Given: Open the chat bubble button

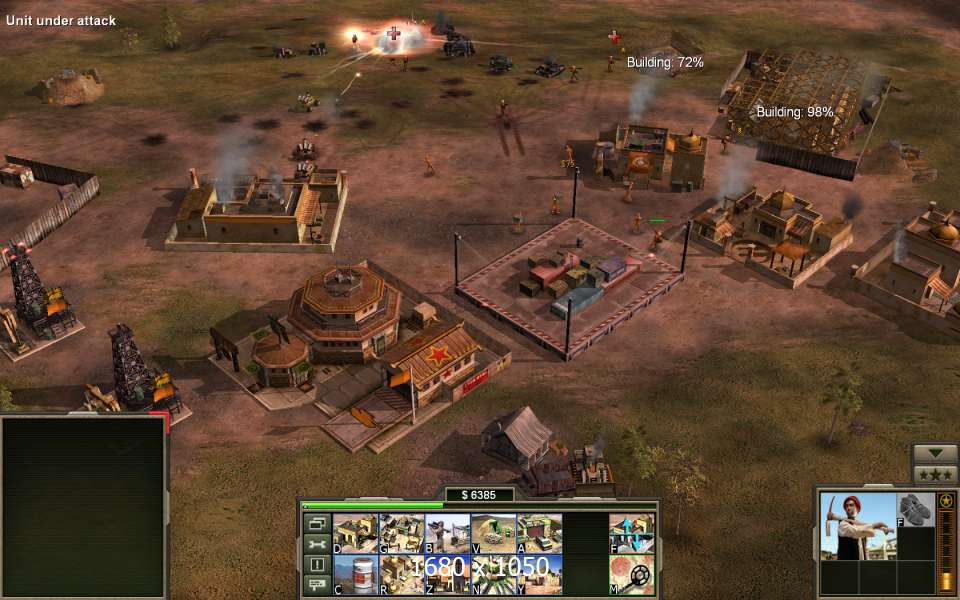Looking at the screenshot, I should coord(317,585).
